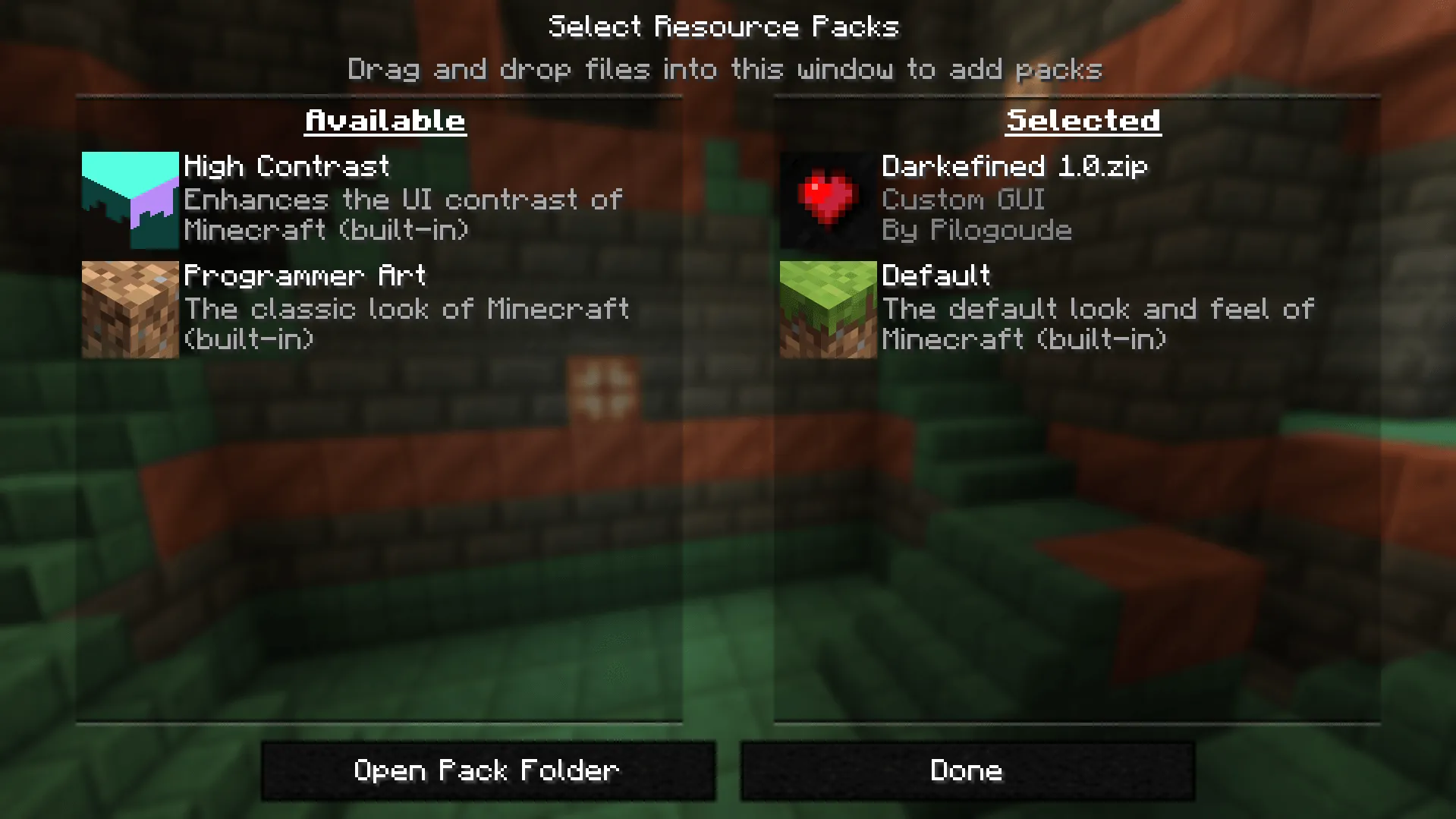Click the Selected column header
This screenshot has width=1456, height=819.
[1083, 119]
